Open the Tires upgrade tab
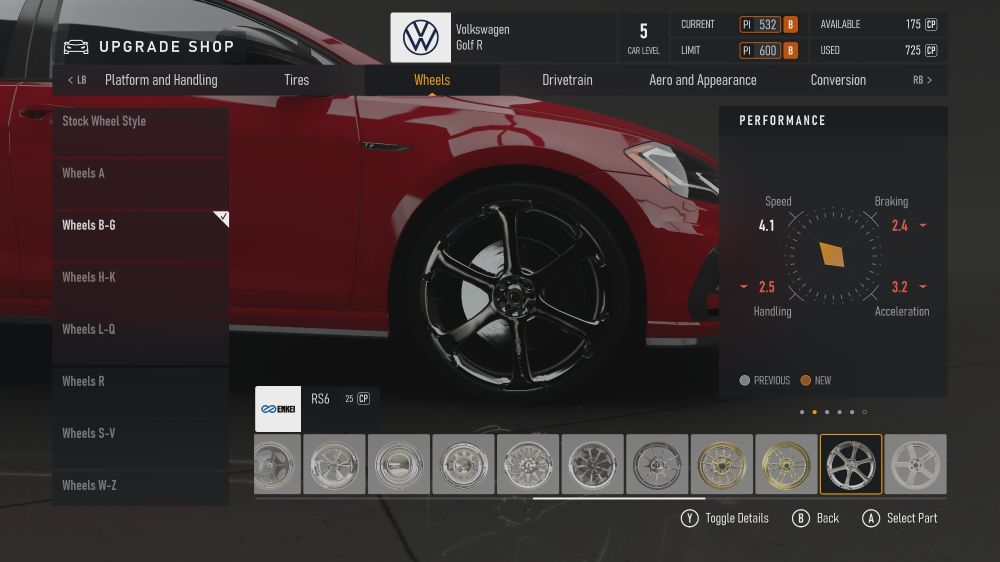1000x562 pixels. (297, 80)
